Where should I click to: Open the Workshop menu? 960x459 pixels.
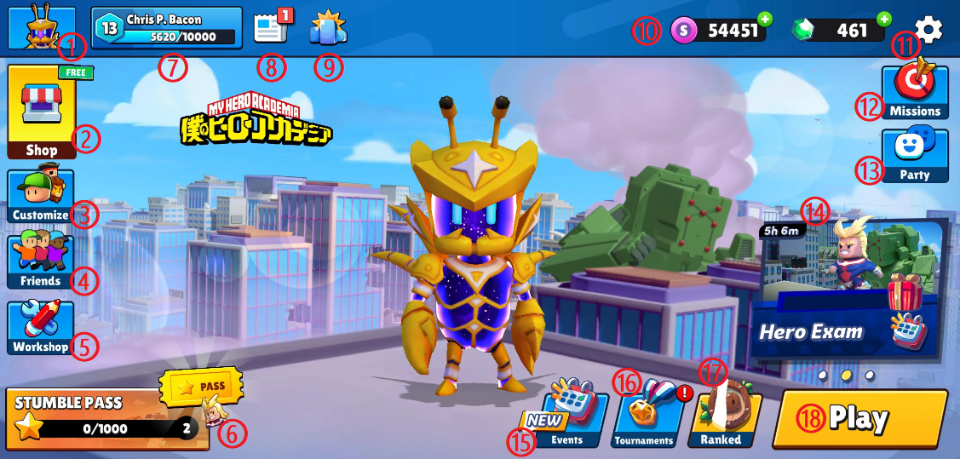(x=40, y=327)
